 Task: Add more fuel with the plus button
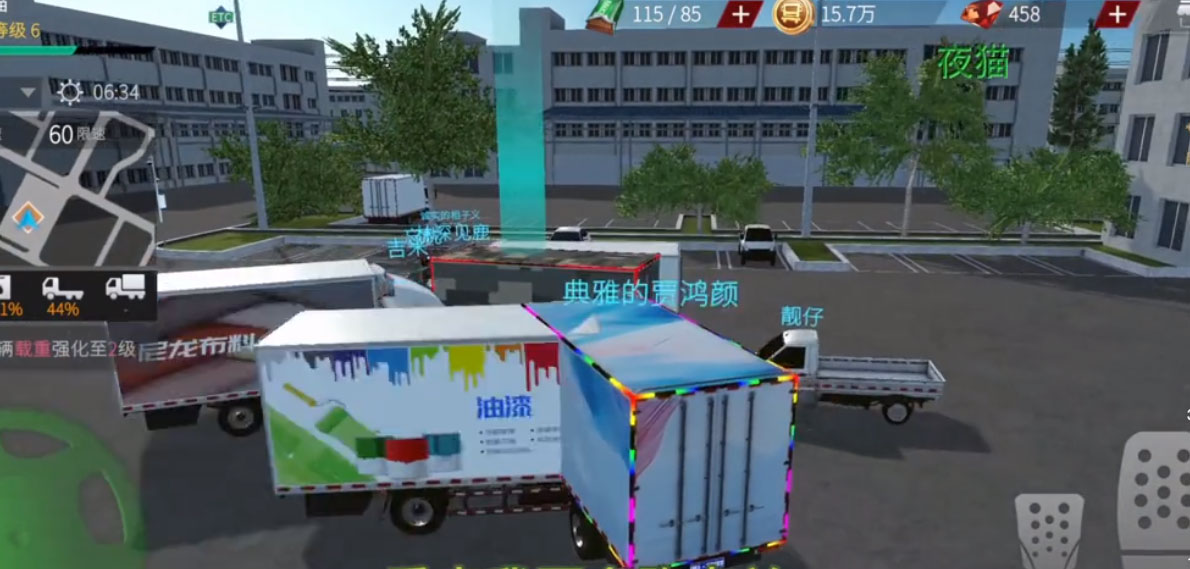[x=740, y=14]
